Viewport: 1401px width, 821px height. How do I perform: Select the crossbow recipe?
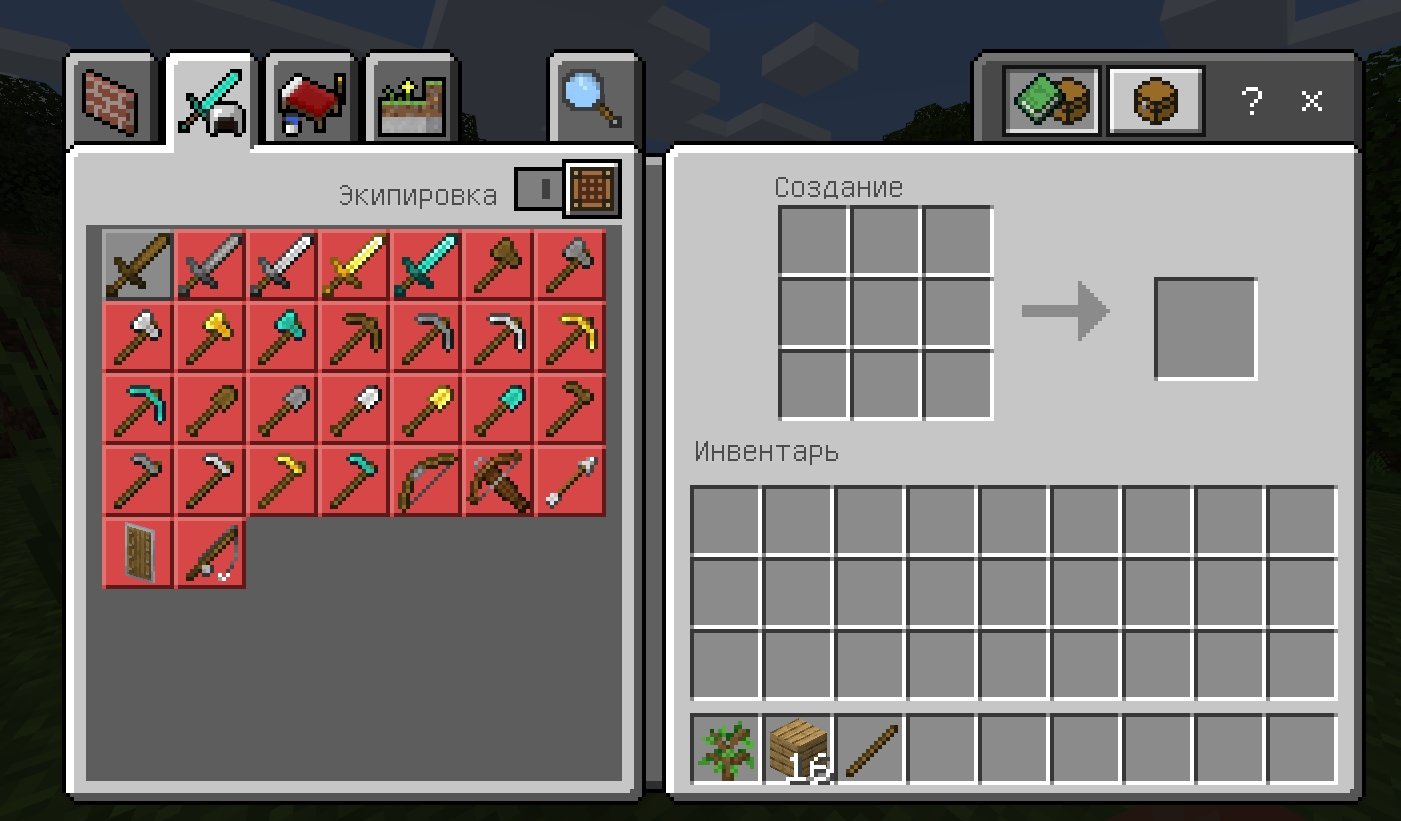coord(499,482)
